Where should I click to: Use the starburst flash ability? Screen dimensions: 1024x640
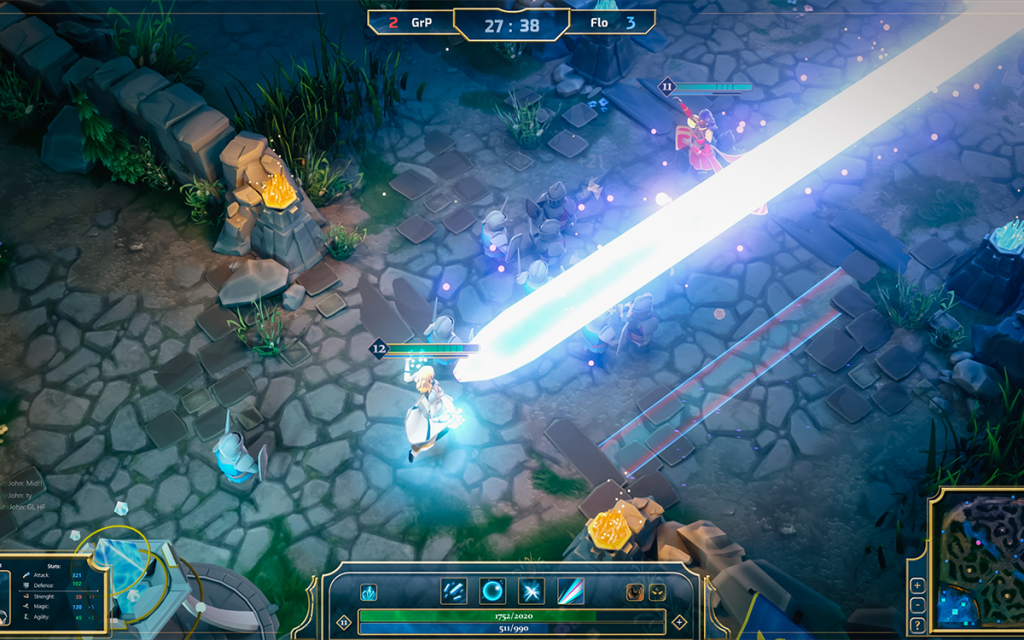[531, 591]
